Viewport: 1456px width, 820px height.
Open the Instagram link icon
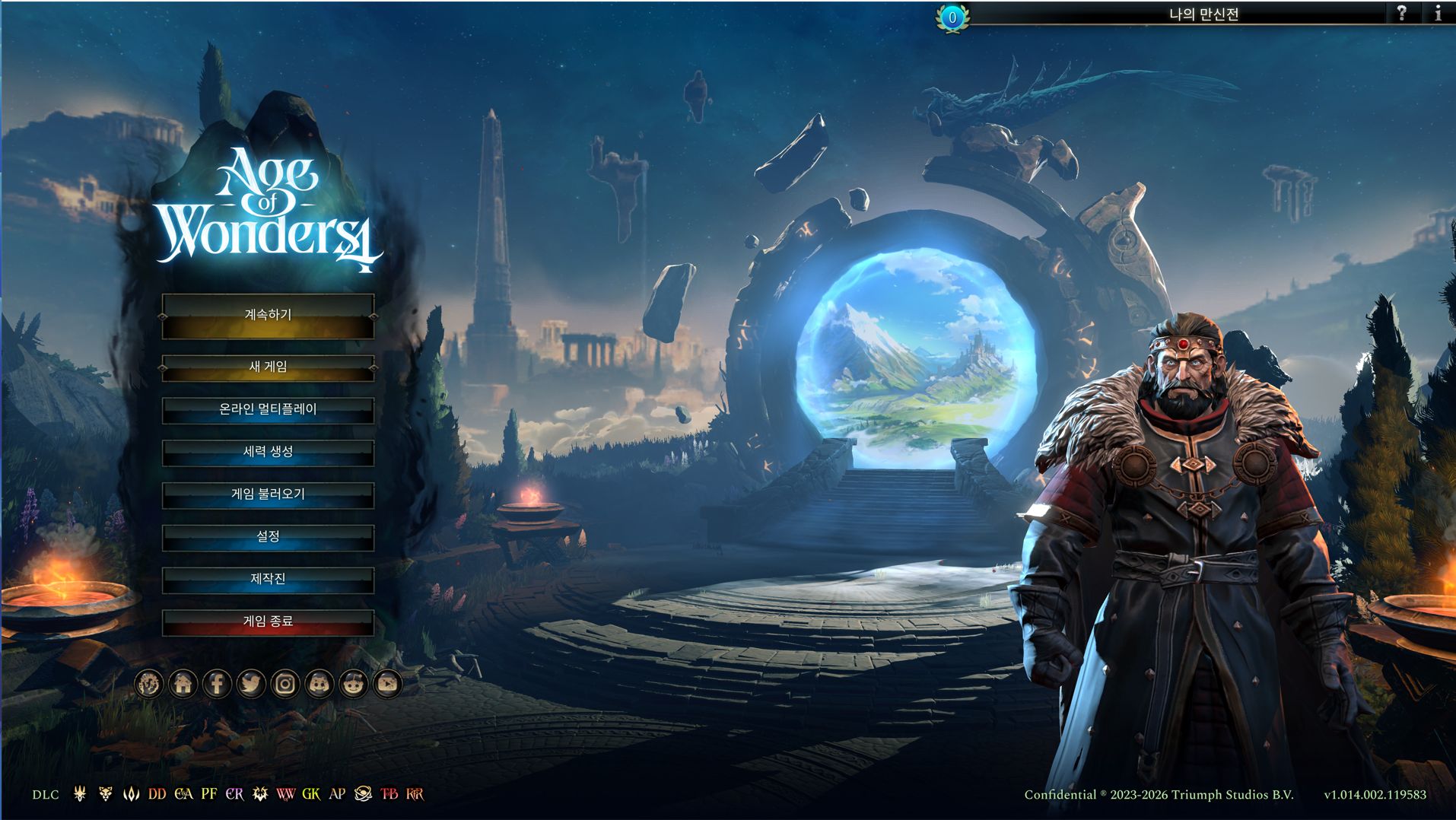285,684
